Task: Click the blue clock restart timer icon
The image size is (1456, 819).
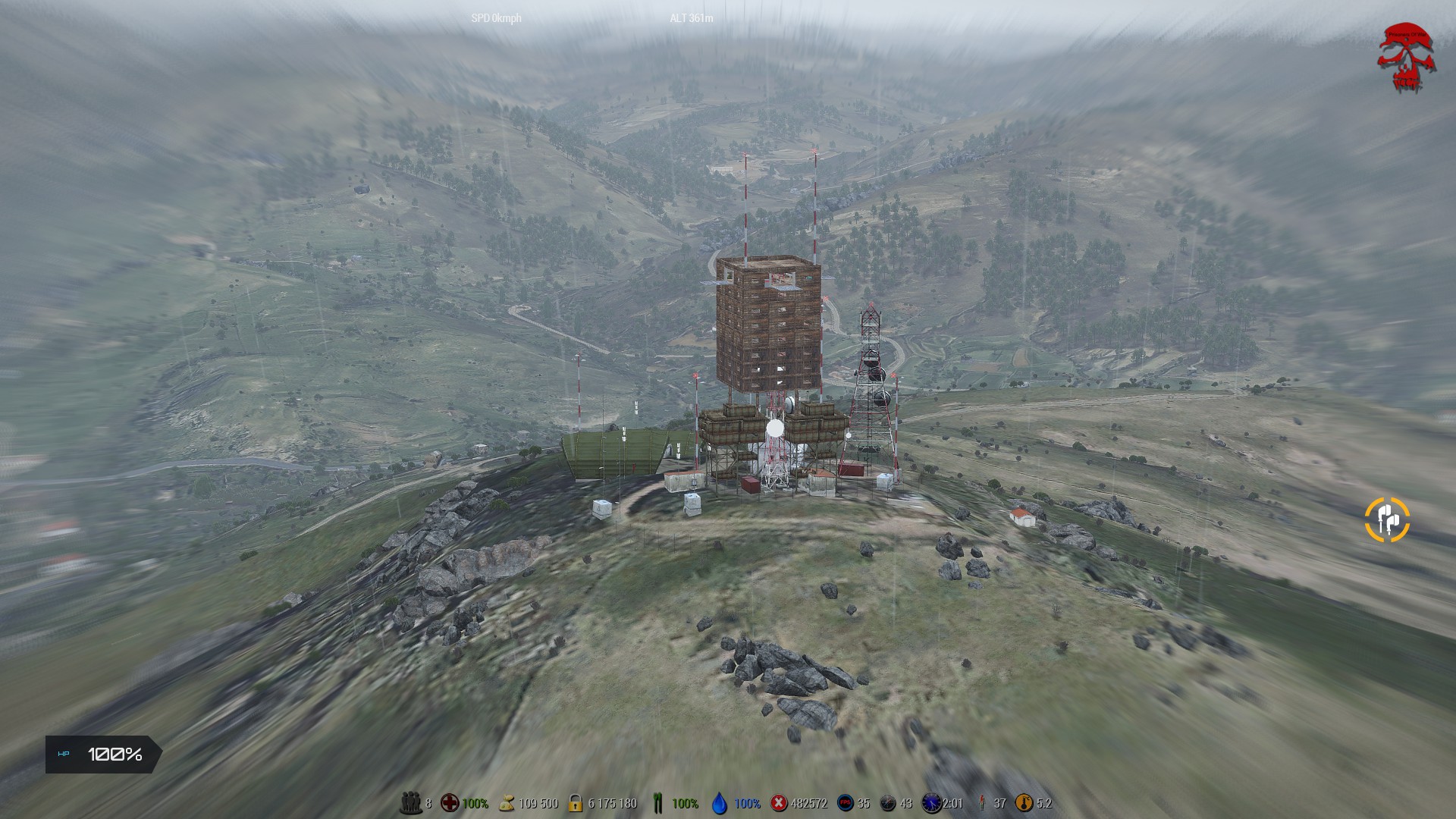Action: 931,803
